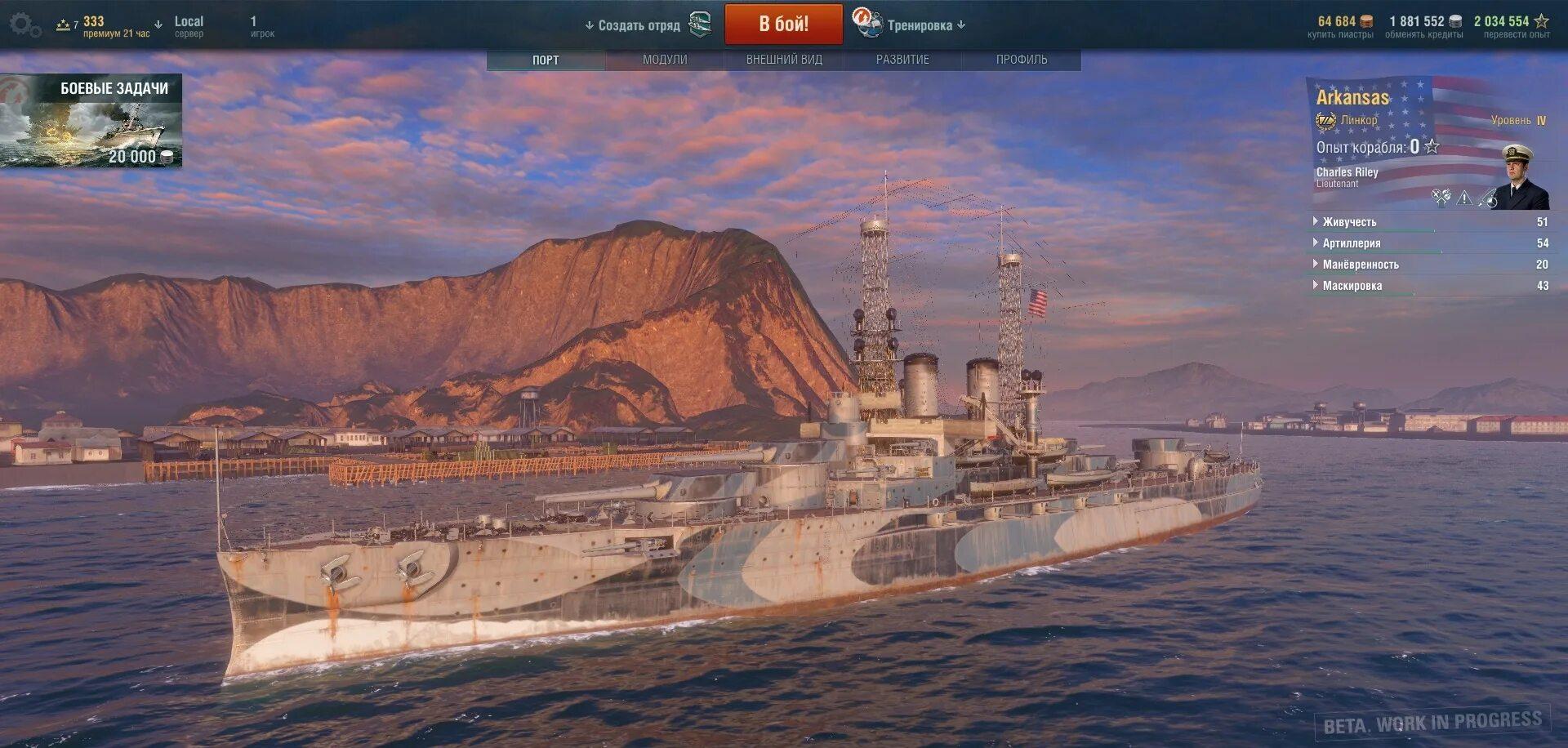1568x748 pixels.
Task: Open the settings gear menu
Action: point(24,25)
